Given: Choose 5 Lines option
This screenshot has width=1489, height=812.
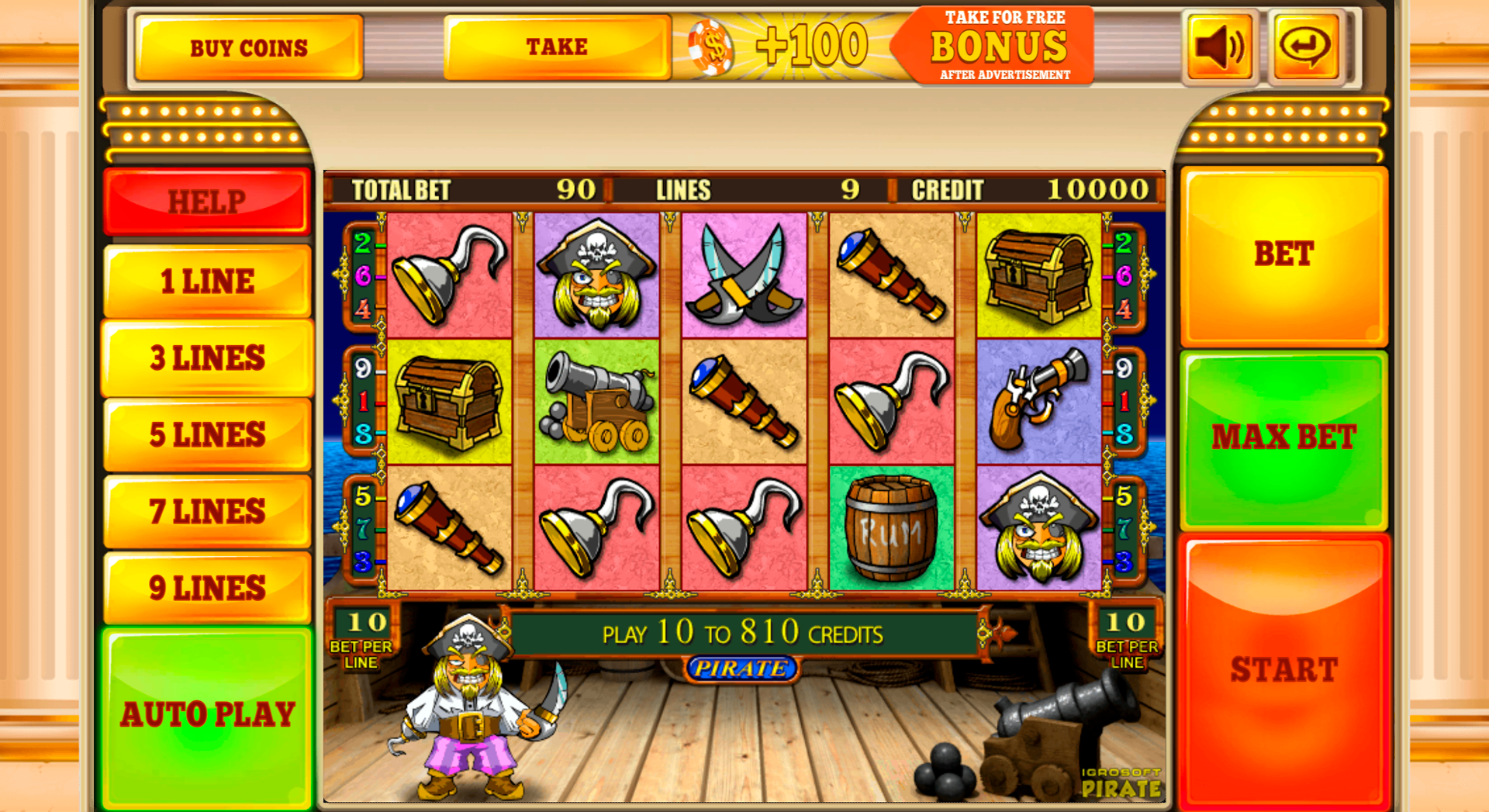Looking at the screenshot, I should 207,434.
